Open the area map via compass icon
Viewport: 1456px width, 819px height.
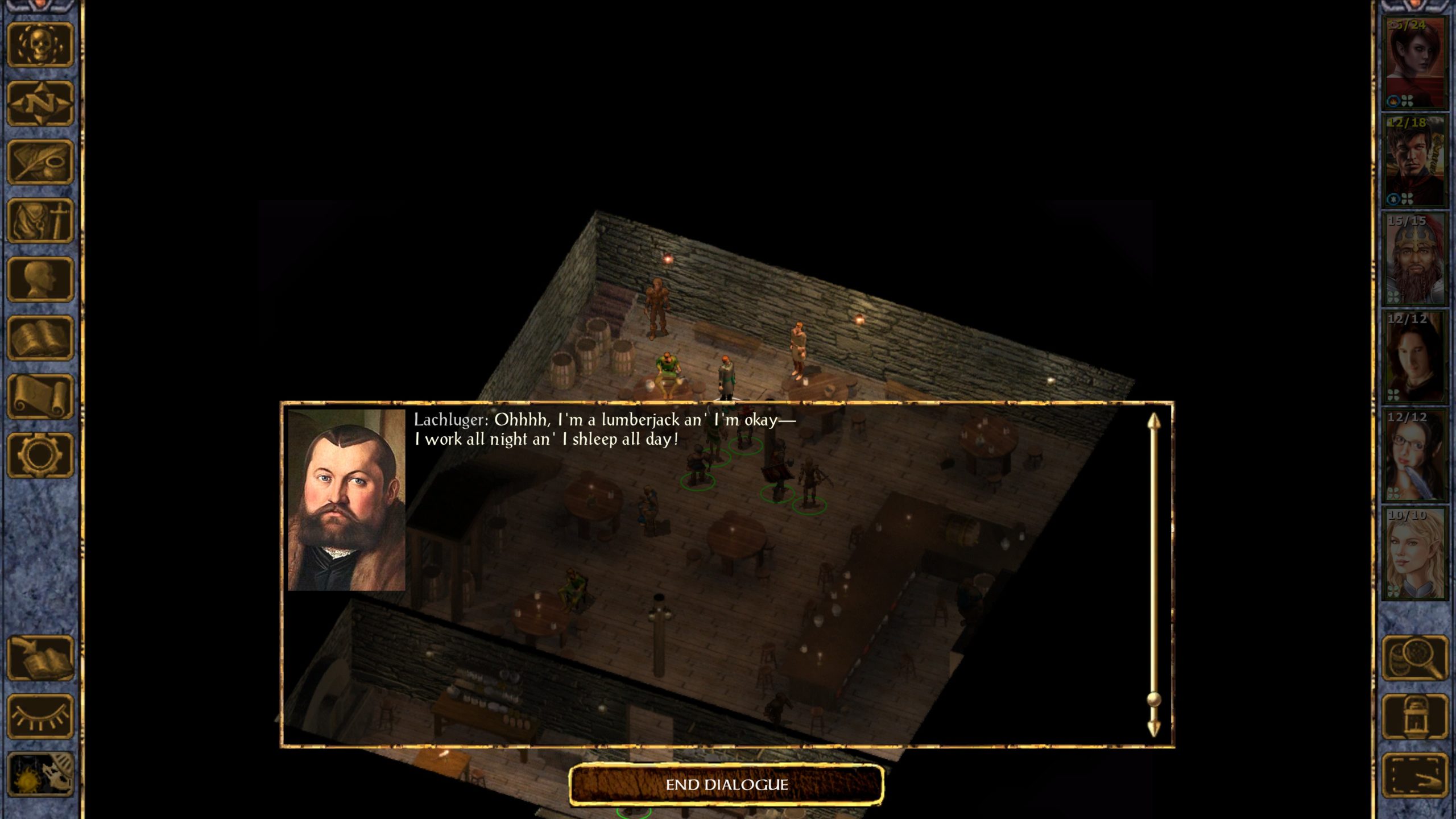[40, 104]
